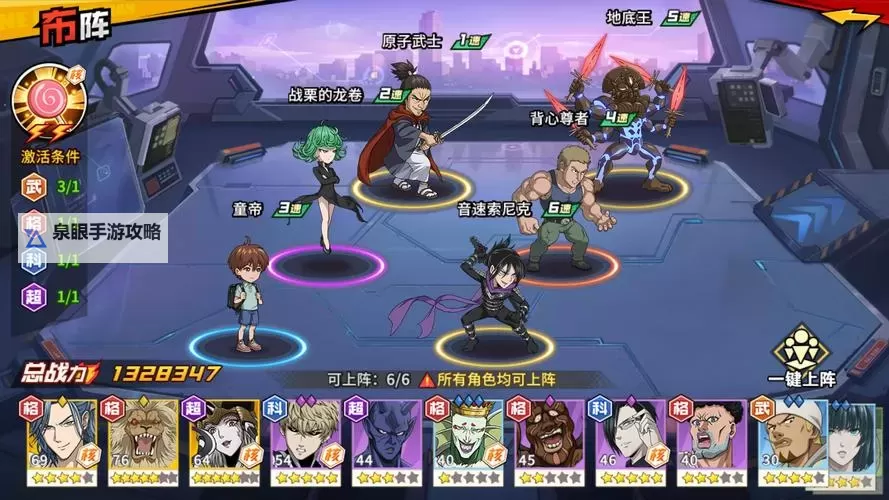Select the level 69 blue-haired hero card

point(57,436)
